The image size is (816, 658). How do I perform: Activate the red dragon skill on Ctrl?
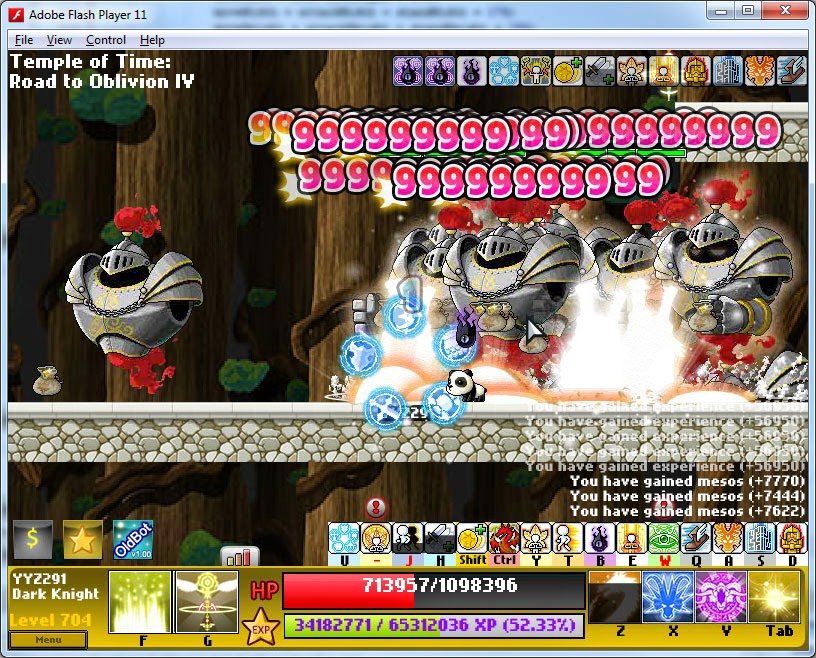point(504,539)
